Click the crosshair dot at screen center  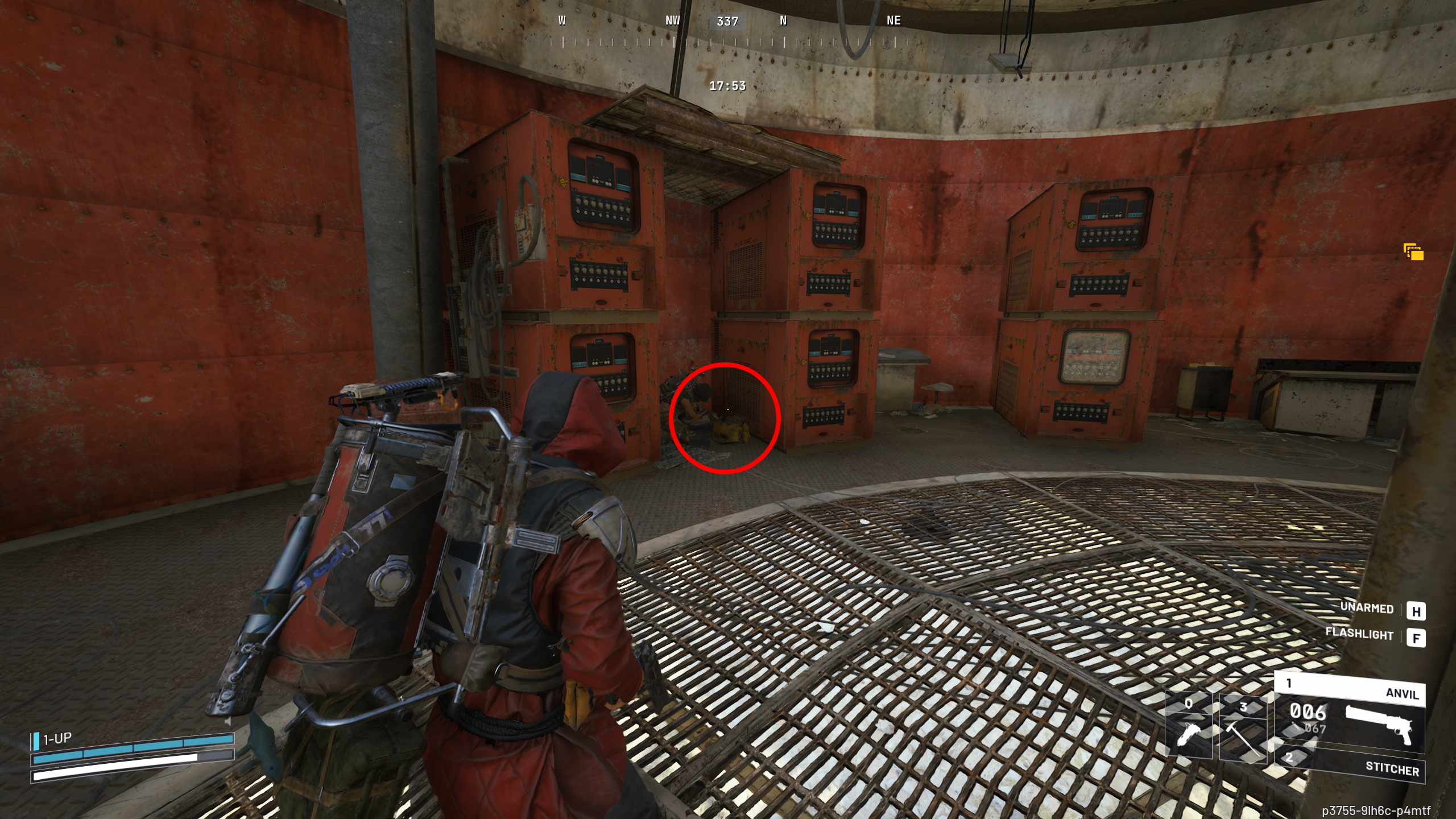[x=728, y=409]
